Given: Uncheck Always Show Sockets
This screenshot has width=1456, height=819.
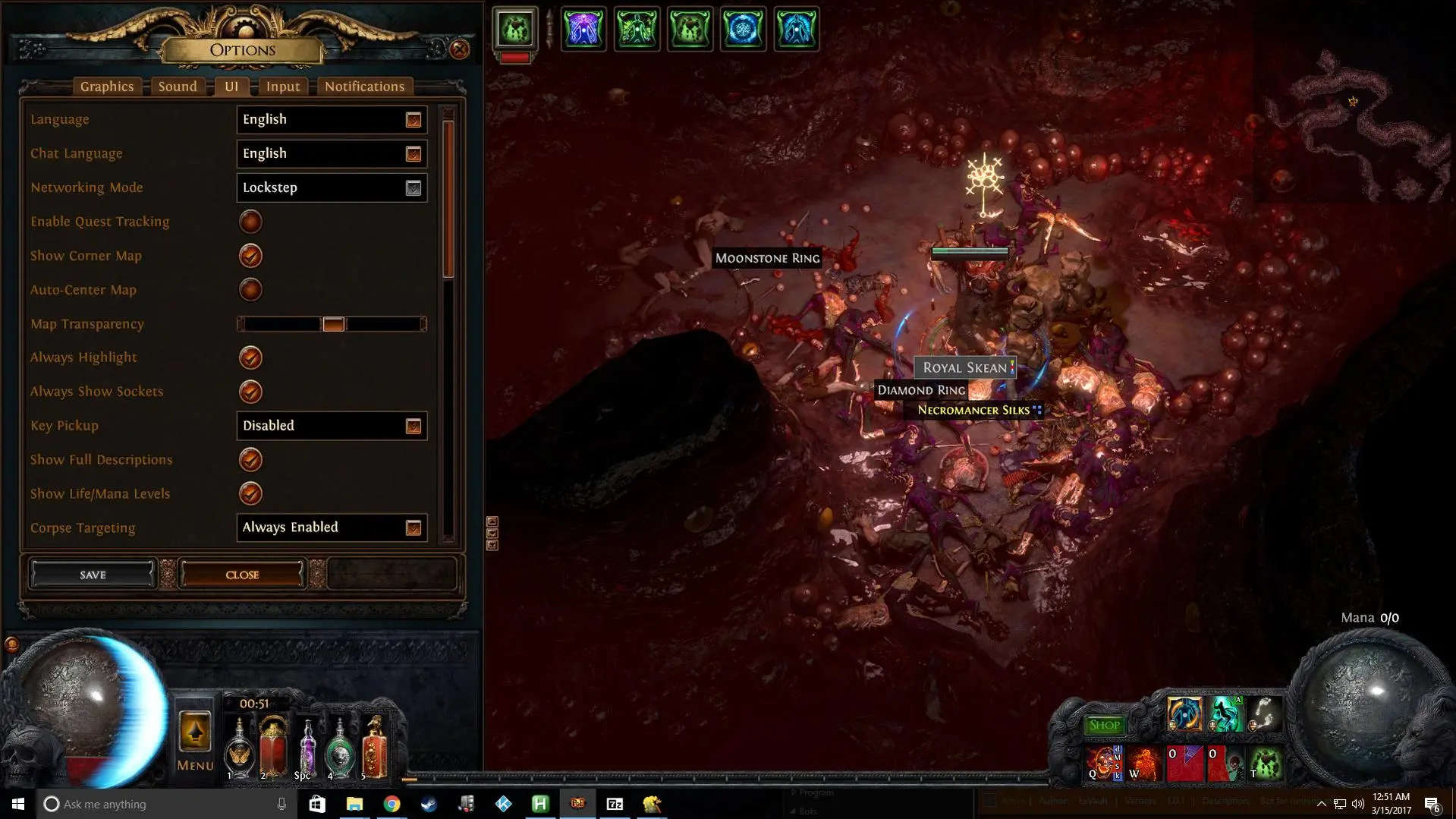Looking at the screenshot, I should pos(250,392).
